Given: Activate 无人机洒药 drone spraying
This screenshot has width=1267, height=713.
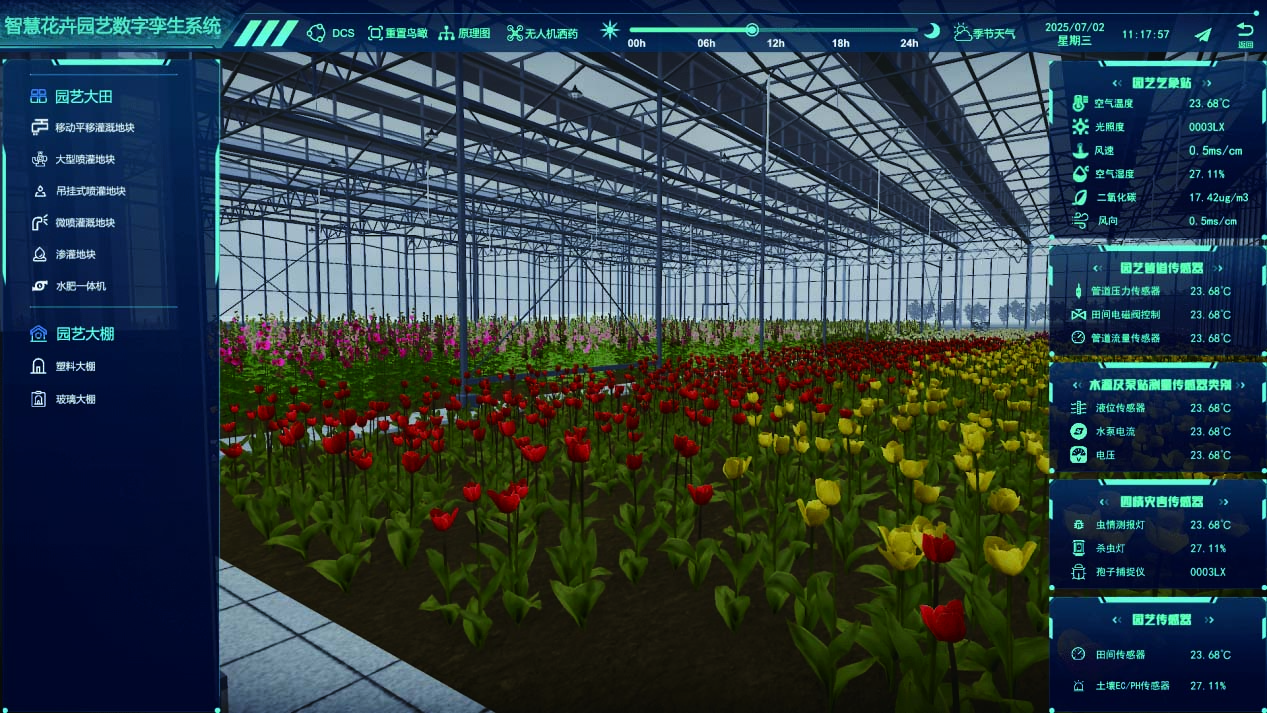Looking at the screenshot, I should (x=543, y=33).
